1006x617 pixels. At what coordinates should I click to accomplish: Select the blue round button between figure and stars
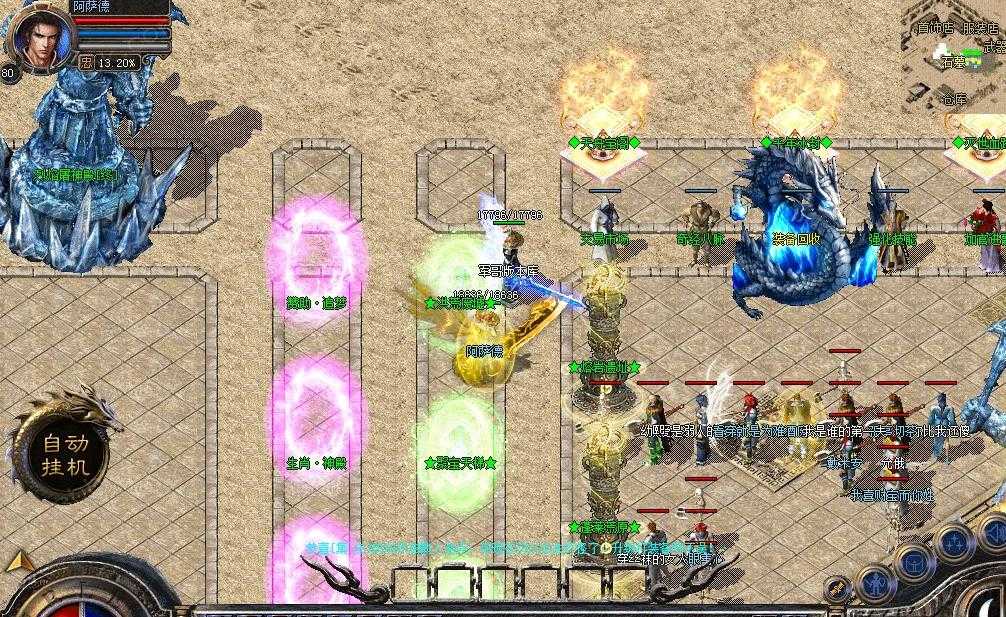913,561
